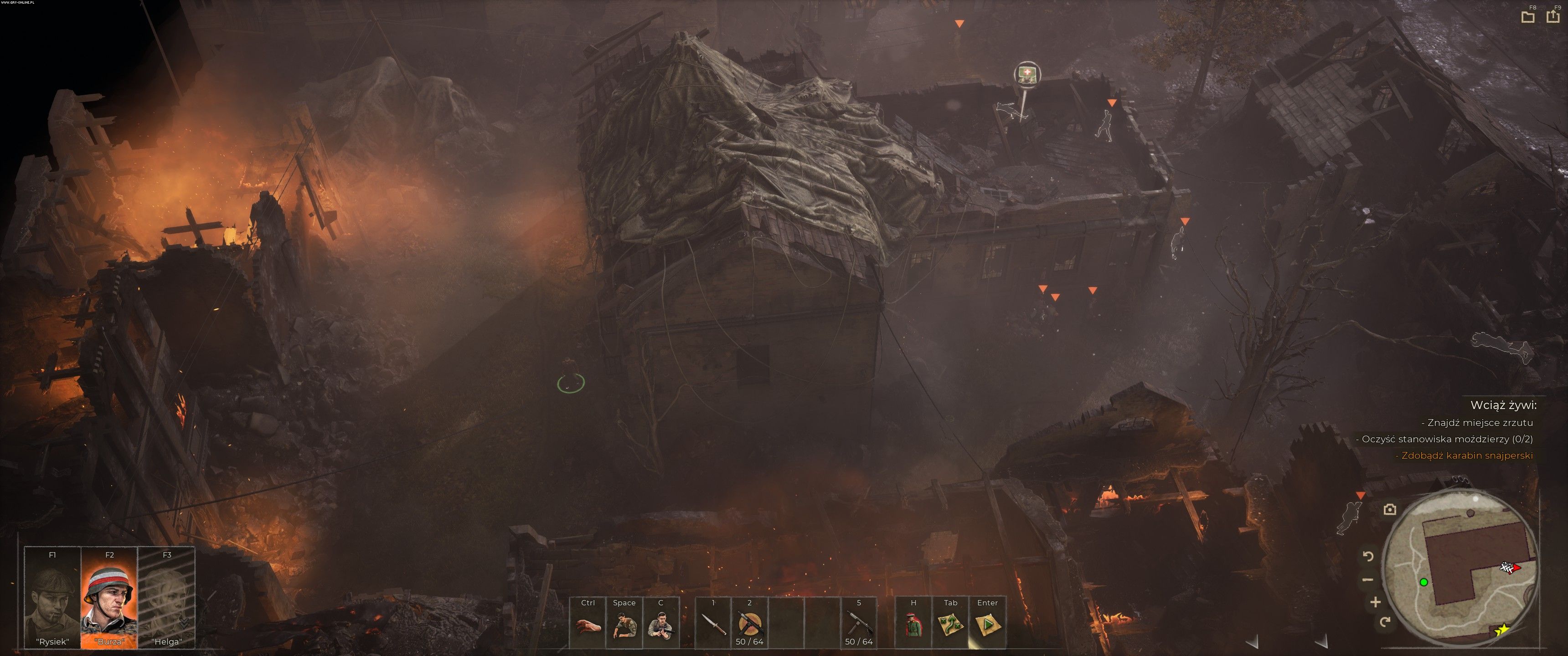Screen dimensions: 1568x656
Task: Activate the aiming soldier action
Action: click(x=660, y=625)
